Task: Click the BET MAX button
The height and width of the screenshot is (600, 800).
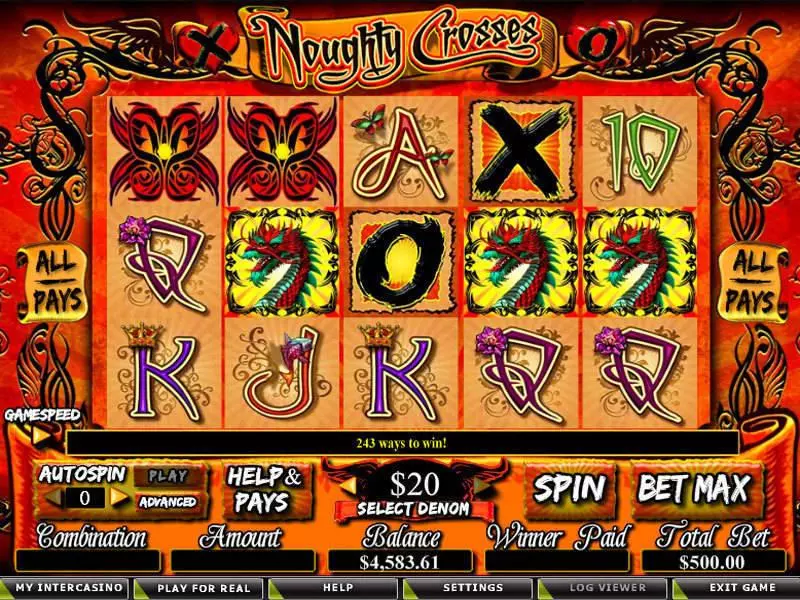Action: coord(693,489)
